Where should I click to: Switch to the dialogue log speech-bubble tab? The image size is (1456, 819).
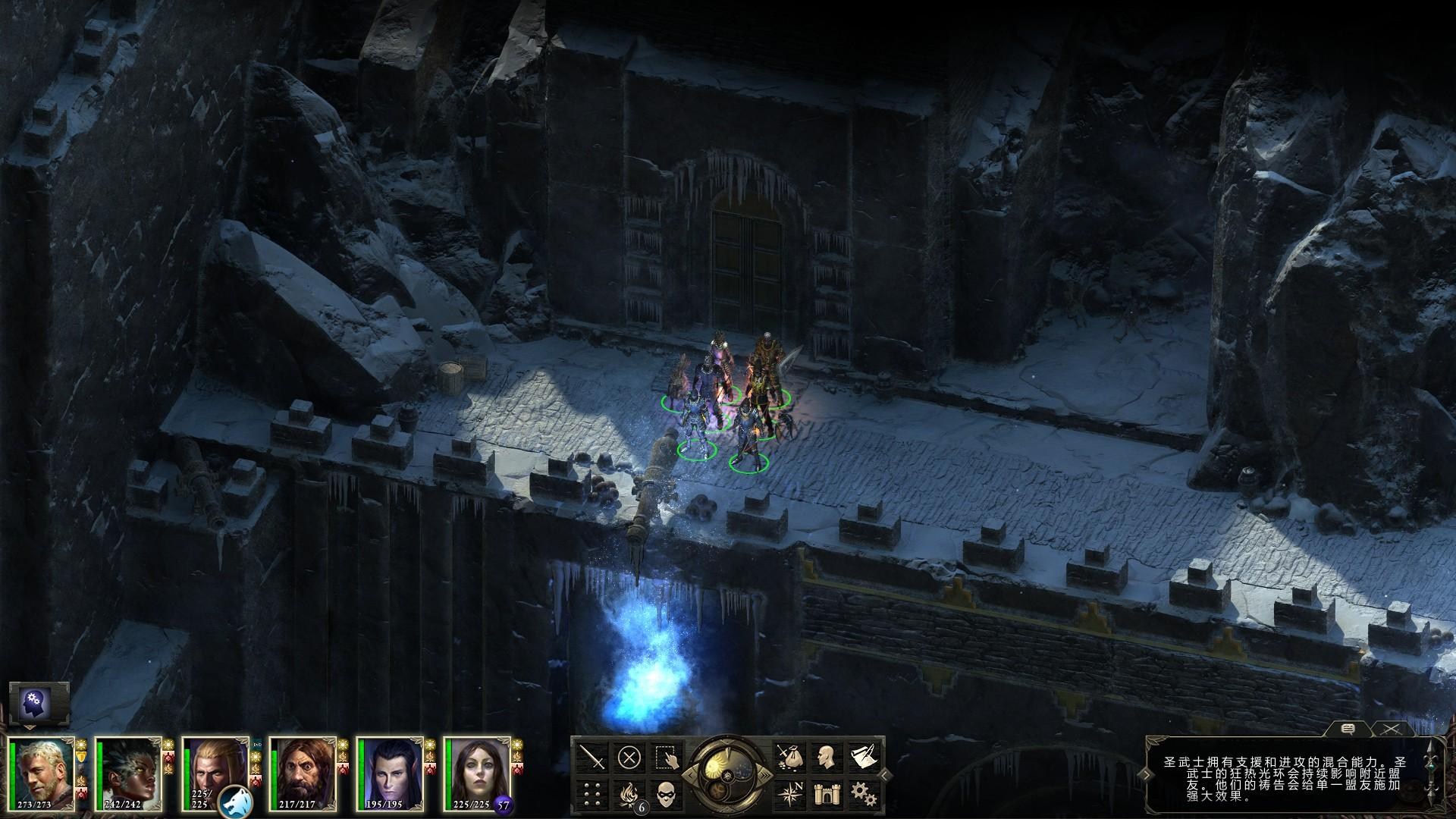coord(1348,729)
